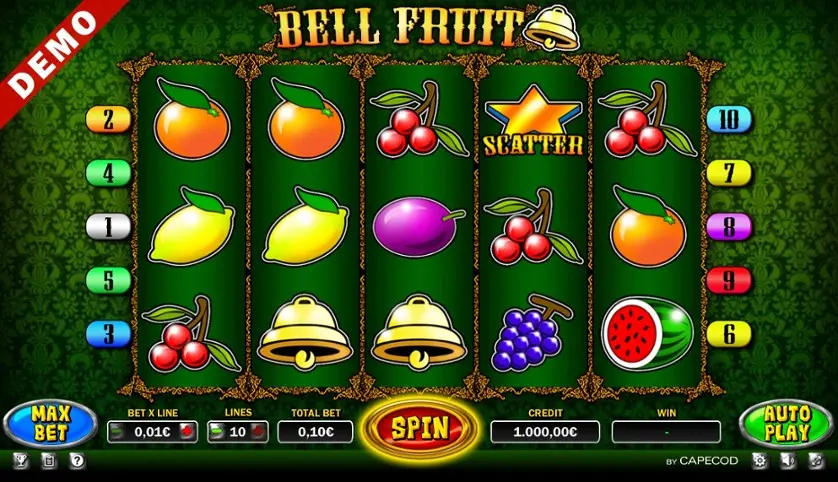Viewport: 838px width, 482px height.
Task: Select payline 4 marker
Action: click(109, 173)
